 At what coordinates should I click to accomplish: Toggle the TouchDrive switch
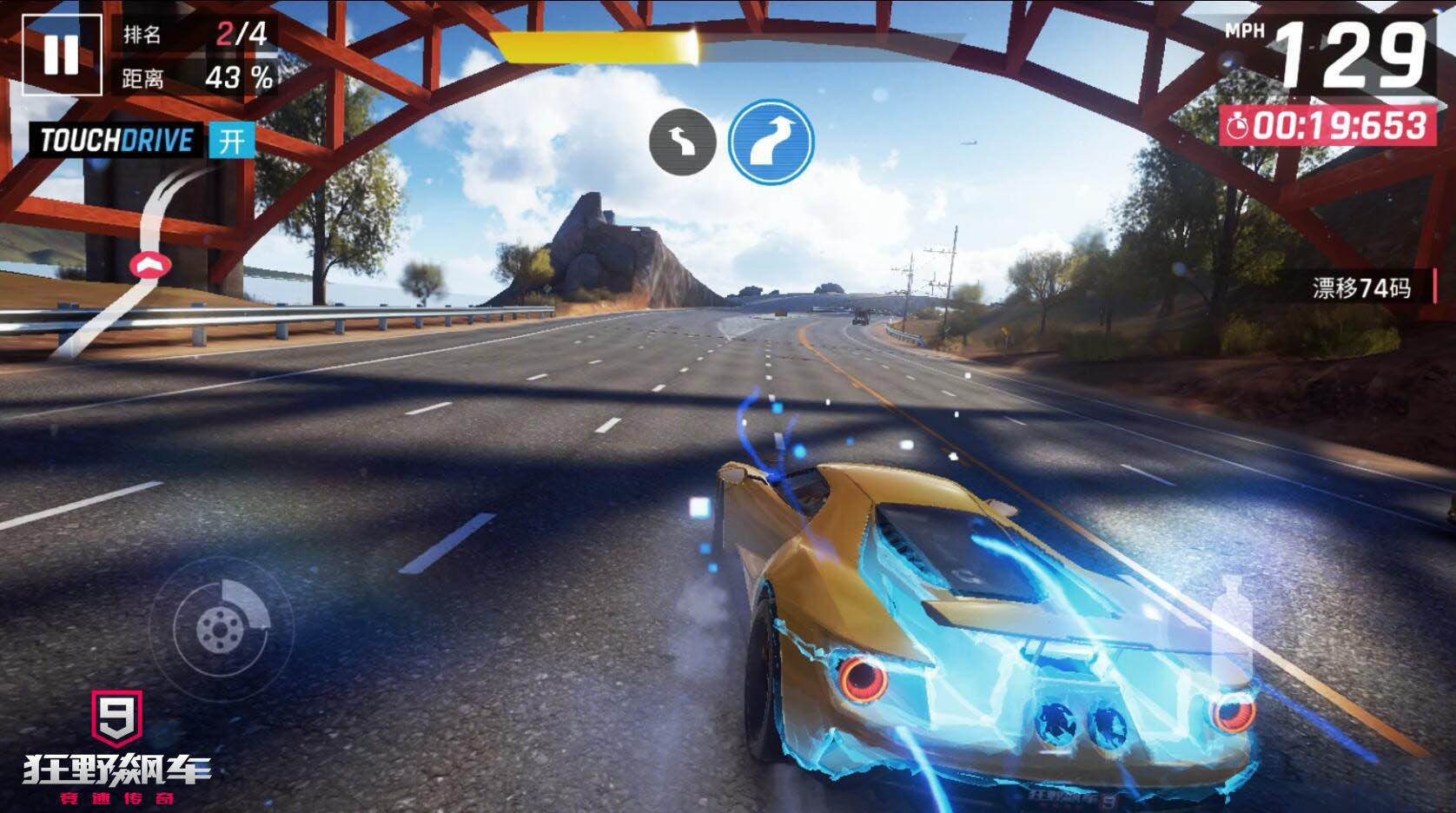click(231, 141)
